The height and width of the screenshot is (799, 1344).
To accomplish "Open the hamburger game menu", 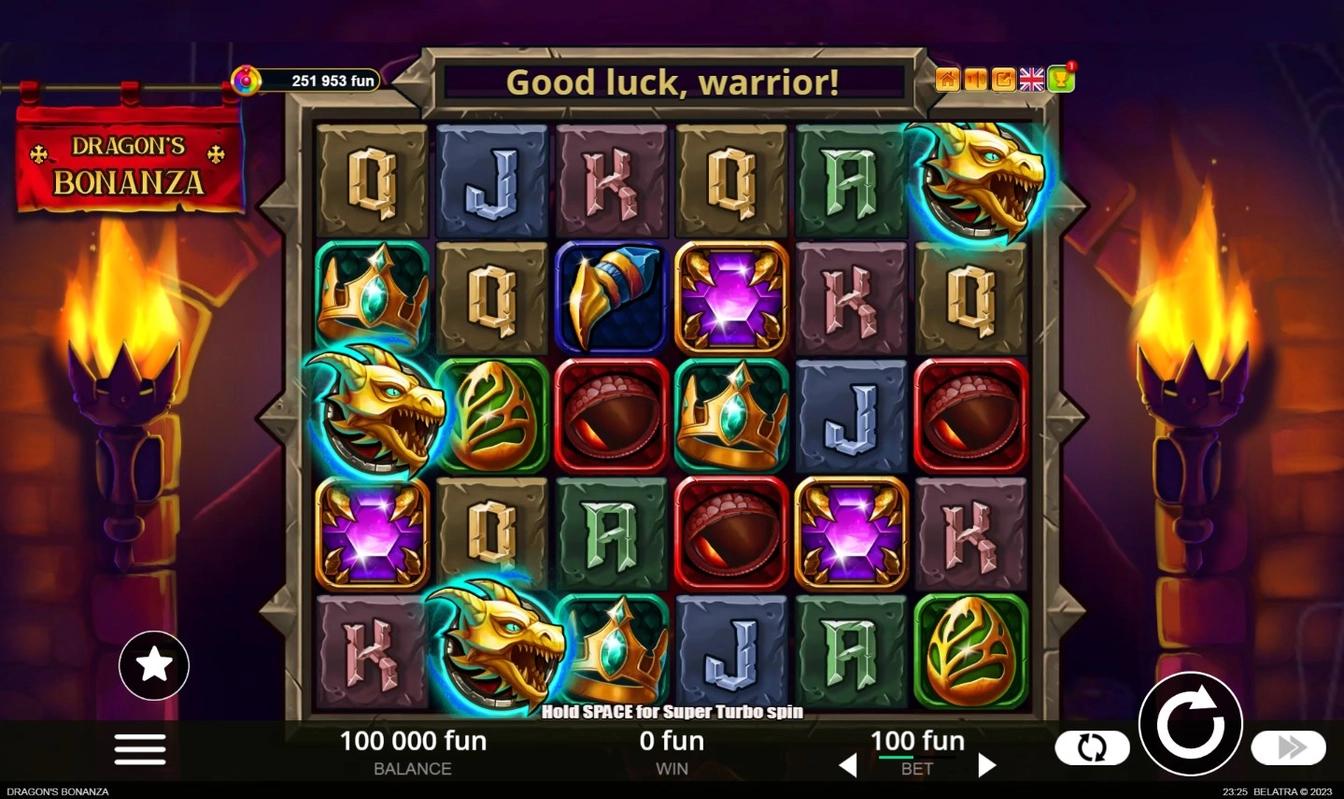I will tap(139, 749).
